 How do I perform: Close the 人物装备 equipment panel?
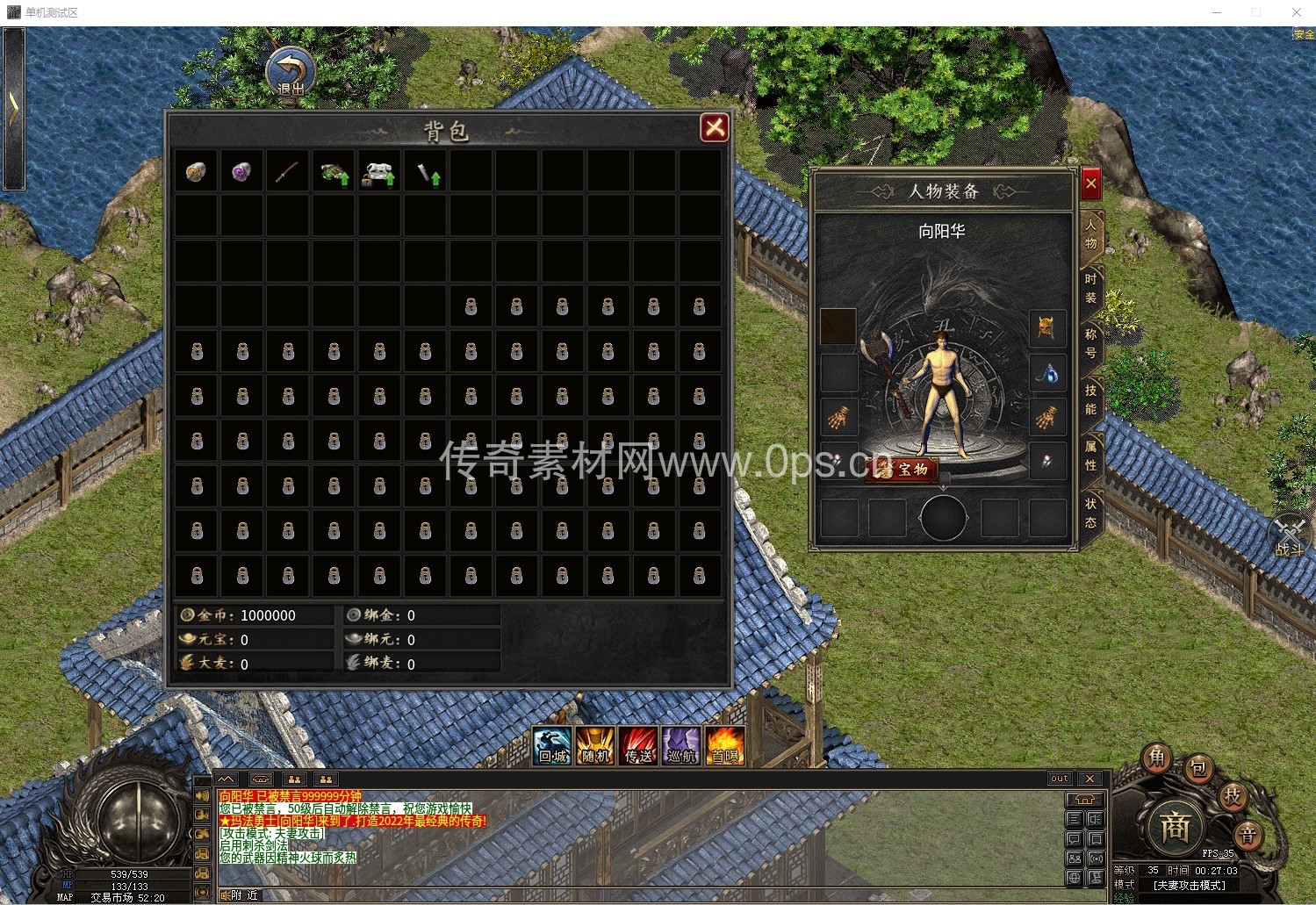point(1090,184)
